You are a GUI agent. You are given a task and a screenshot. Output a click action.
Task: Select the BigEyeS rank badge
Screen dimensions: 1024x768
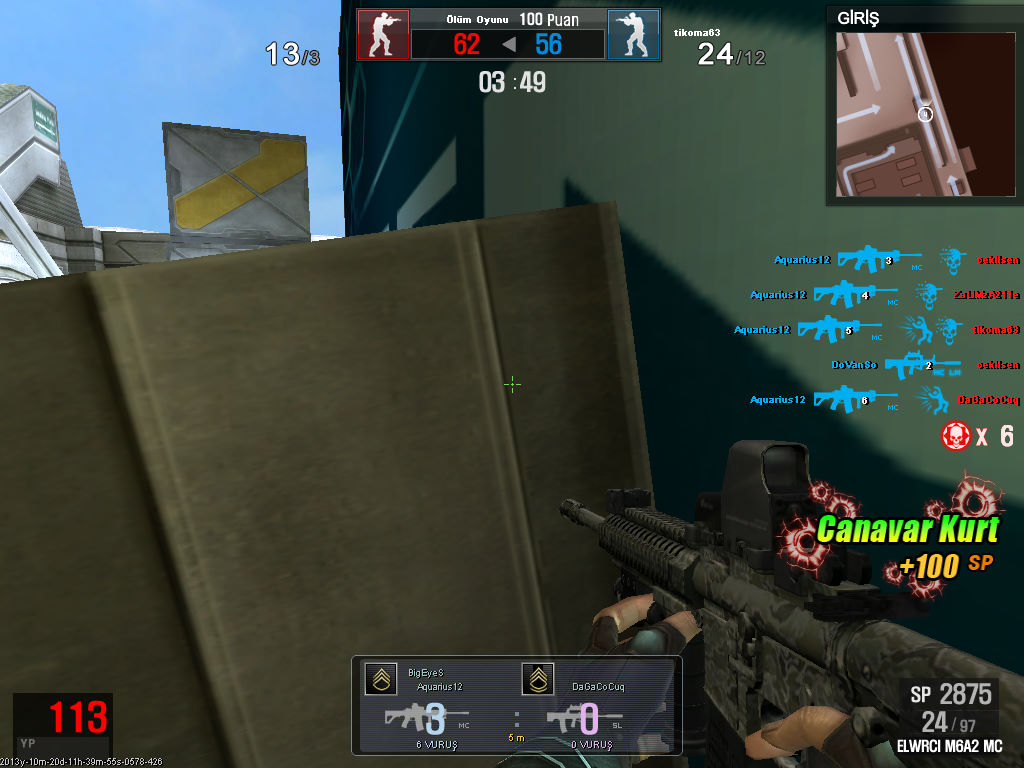click(379, 680)
